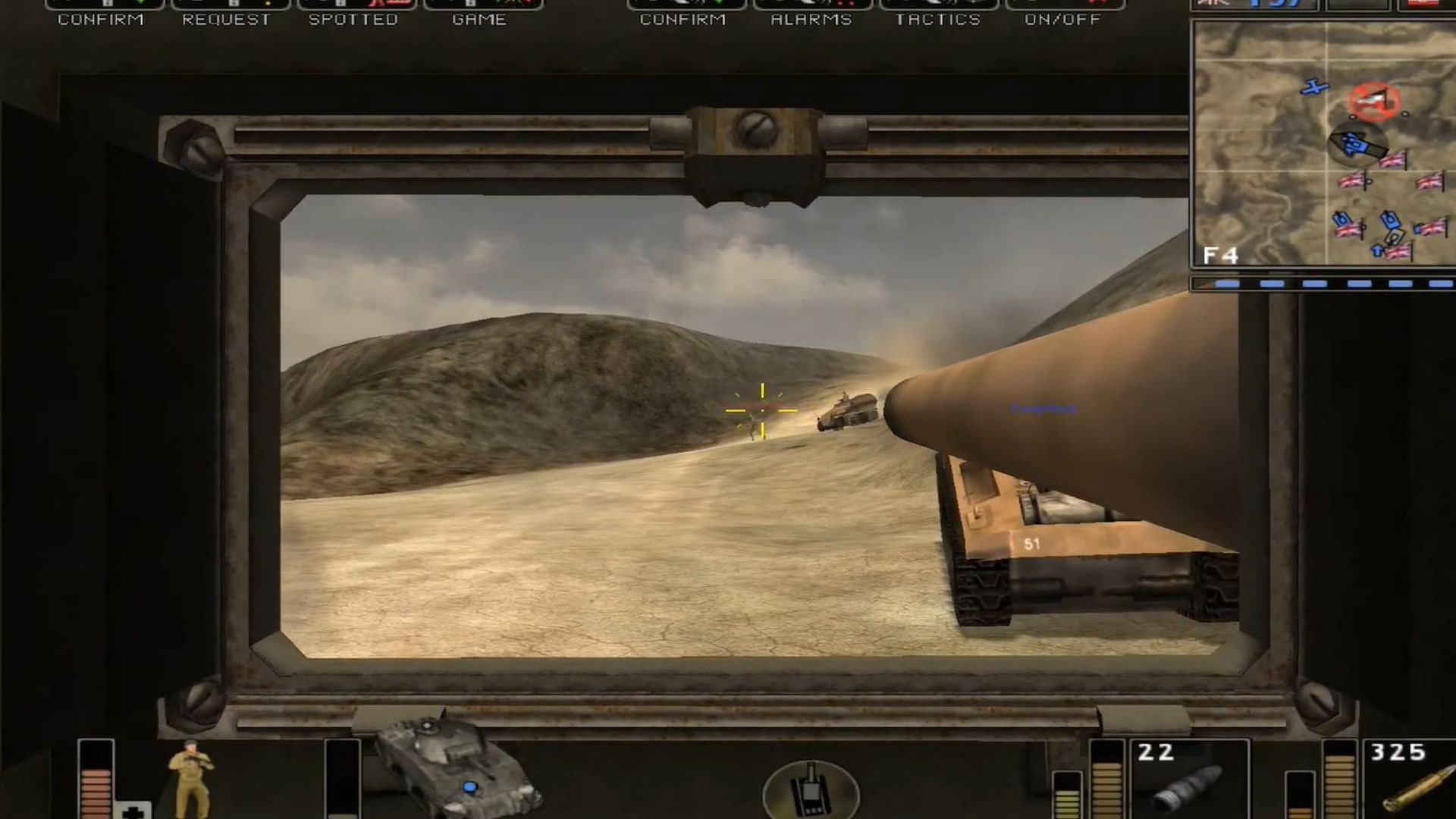Enable the ALARMS radio command
Viewport: 1456px width, 819px height.
pyautogui.click(x=811, y=20)
